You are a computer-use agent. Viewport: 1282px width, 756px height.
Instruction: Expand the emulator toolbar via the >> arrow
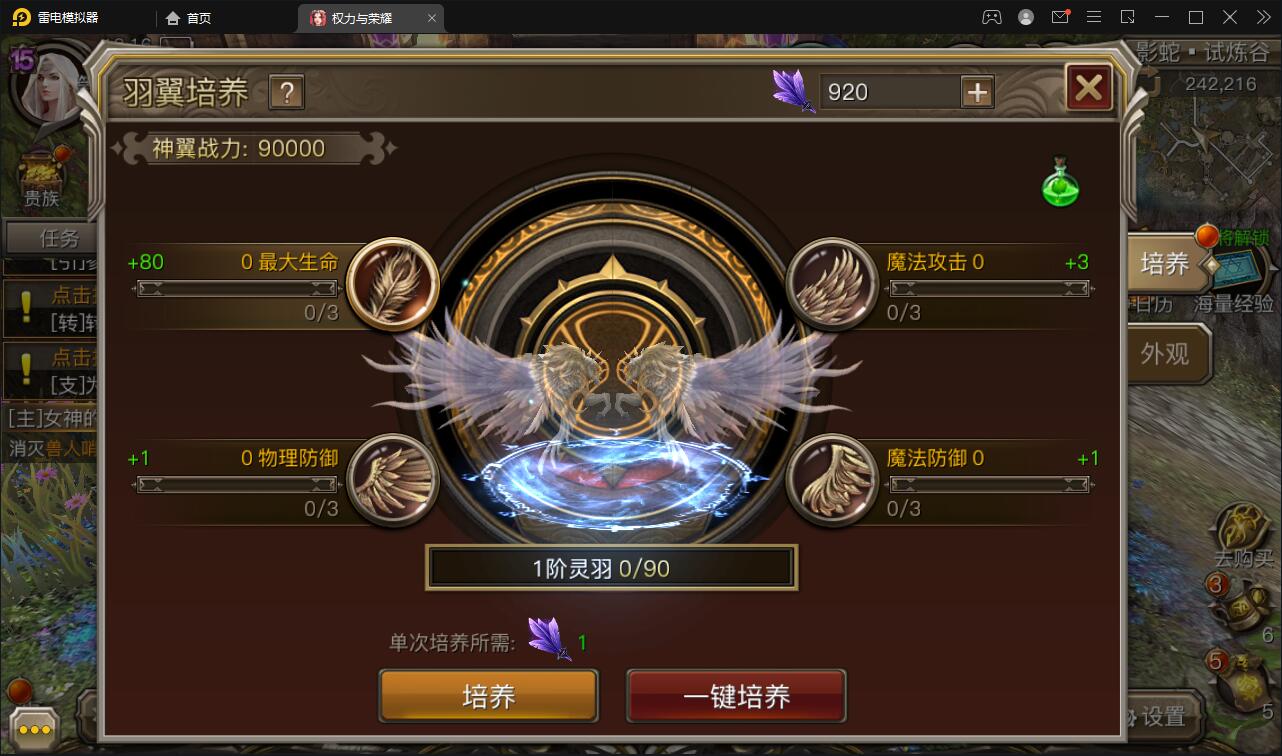click(x=1262, y=17)
